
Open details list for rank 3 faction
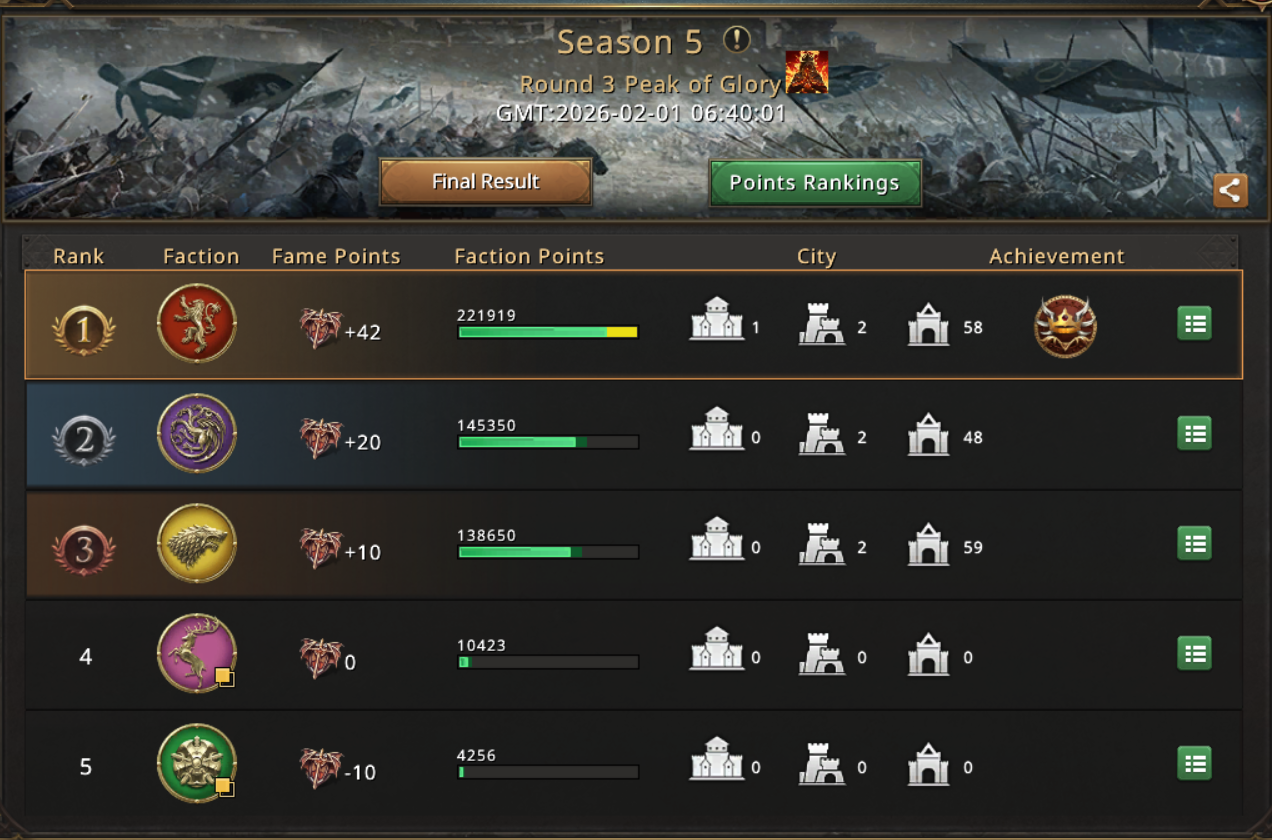click(x=1194, y=544)
